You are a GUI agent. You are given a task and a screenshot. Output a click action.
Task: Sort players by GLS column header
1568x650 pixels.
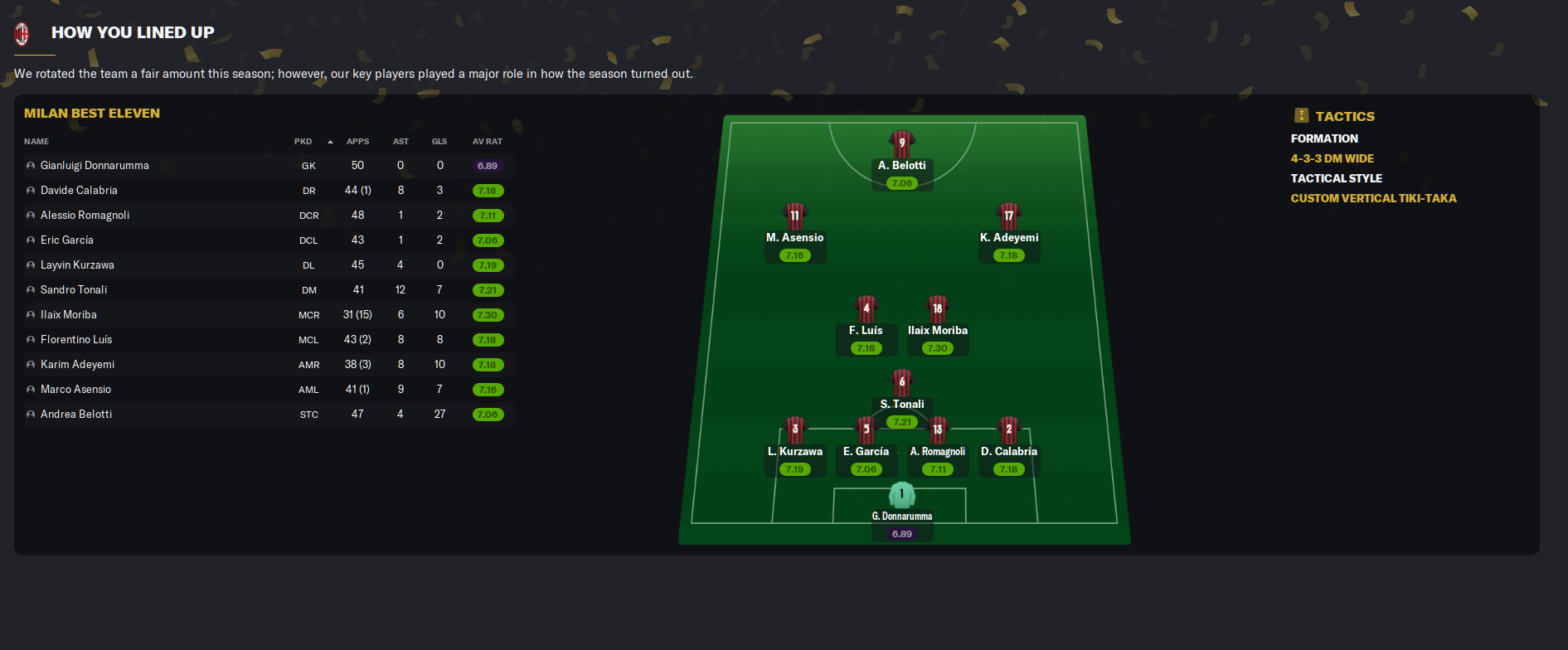tap(439, 142)
